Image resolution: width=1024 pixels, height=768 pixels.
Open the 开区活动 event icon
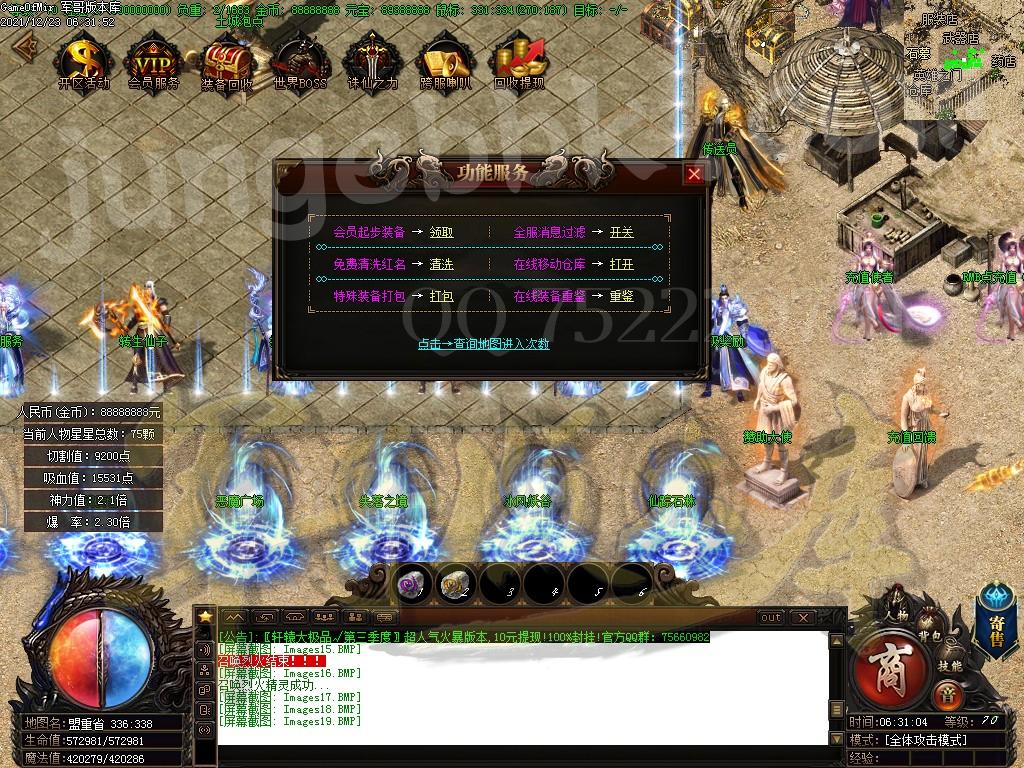pos(84,62)
